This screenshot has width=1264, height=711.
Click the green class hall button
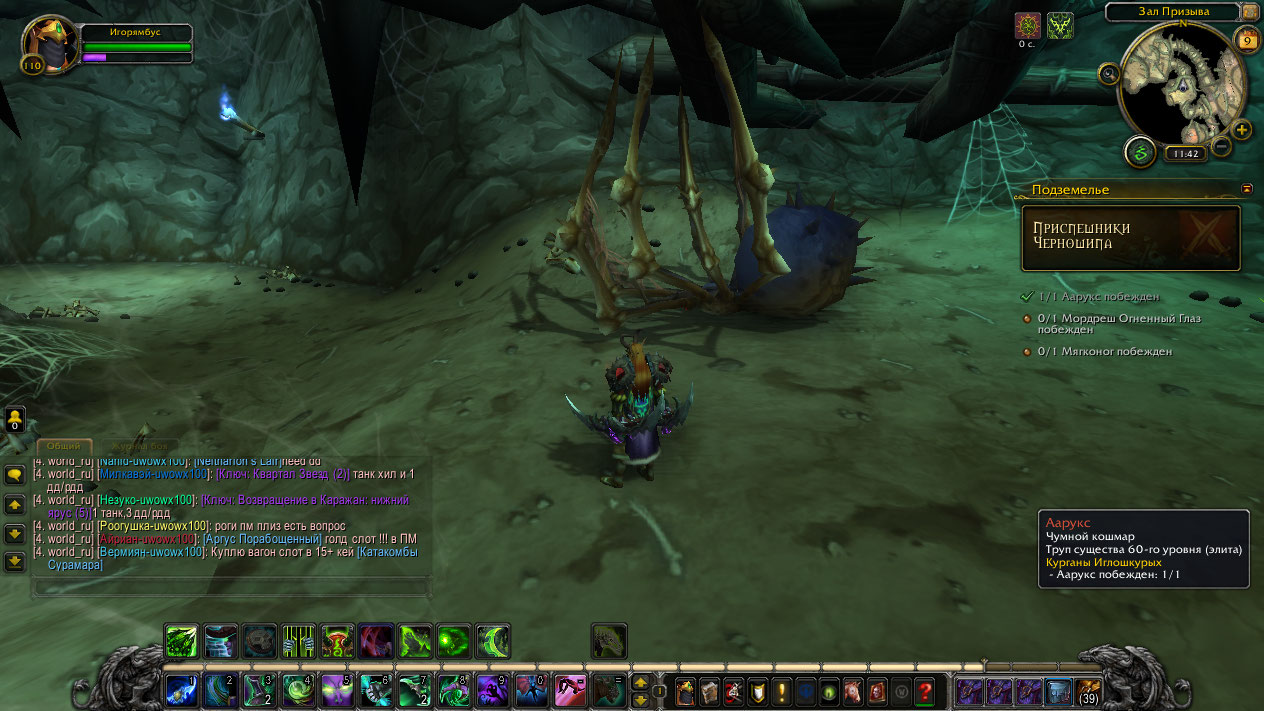1140,152
